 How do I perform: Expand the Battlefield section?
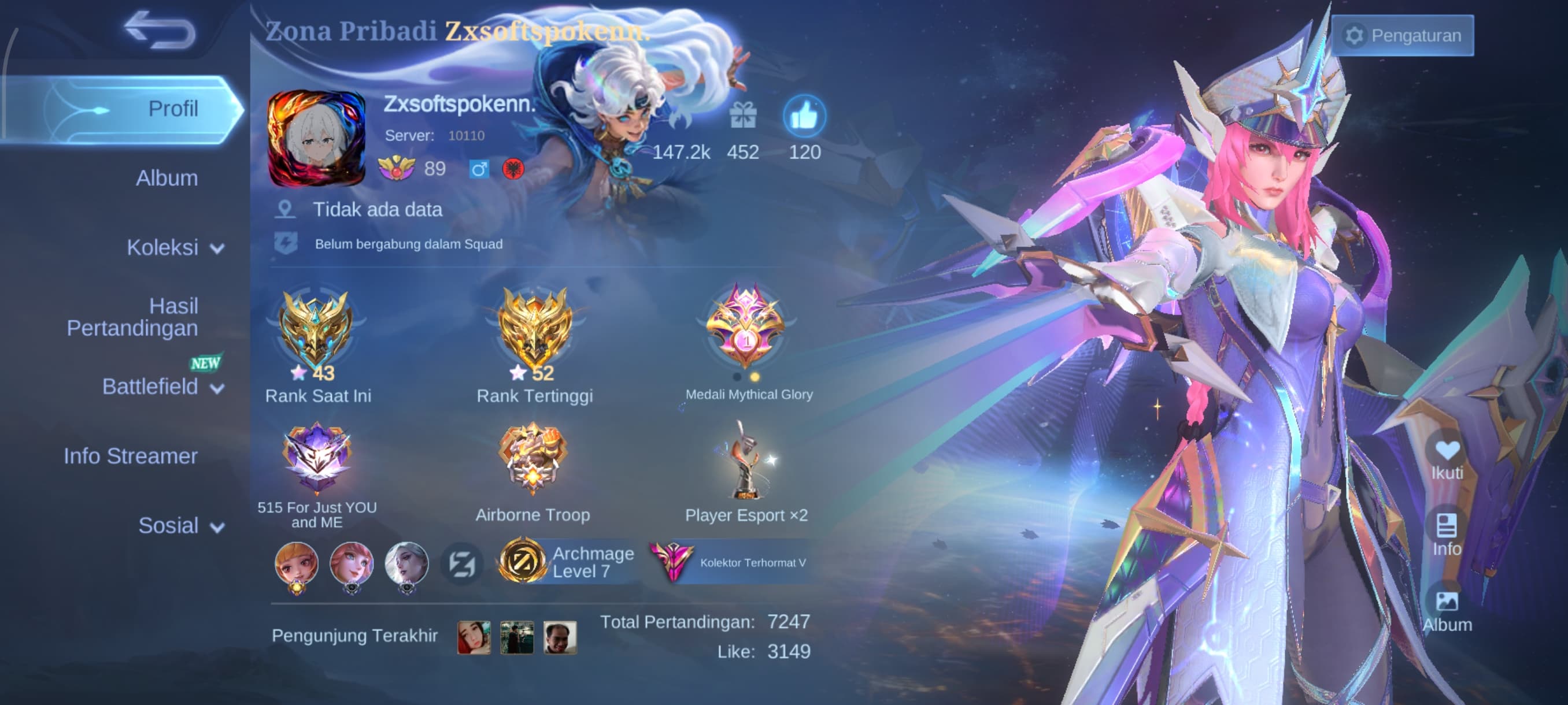pos(162,387)
